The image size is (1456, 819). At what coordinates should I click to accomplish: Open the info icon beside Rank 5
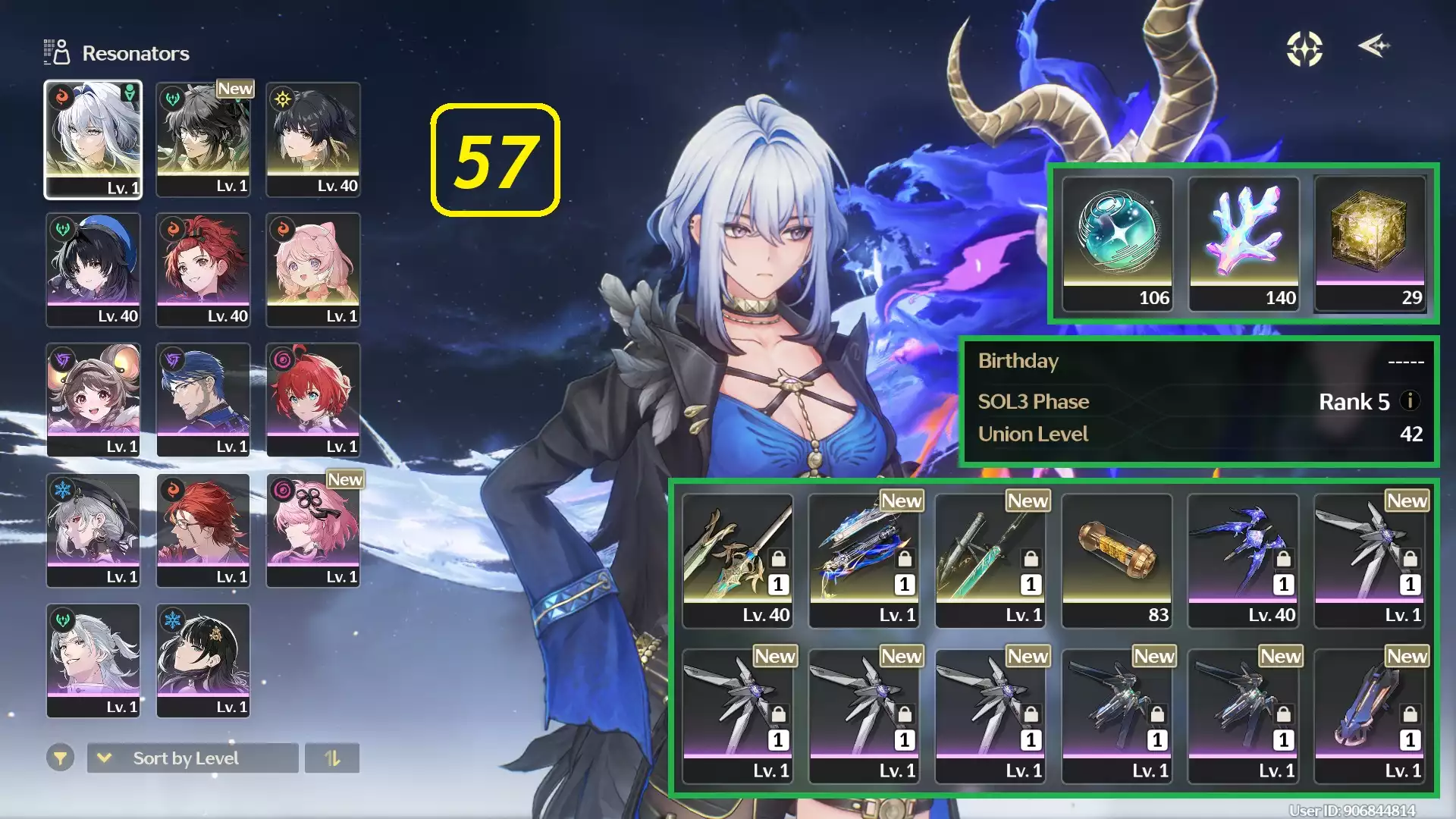[x=1410, y=402]
